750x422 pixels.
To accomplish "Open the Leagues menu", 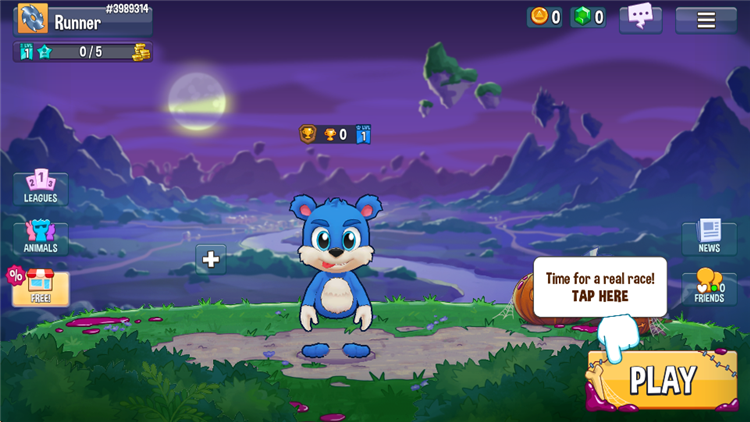I will point(41,187).
